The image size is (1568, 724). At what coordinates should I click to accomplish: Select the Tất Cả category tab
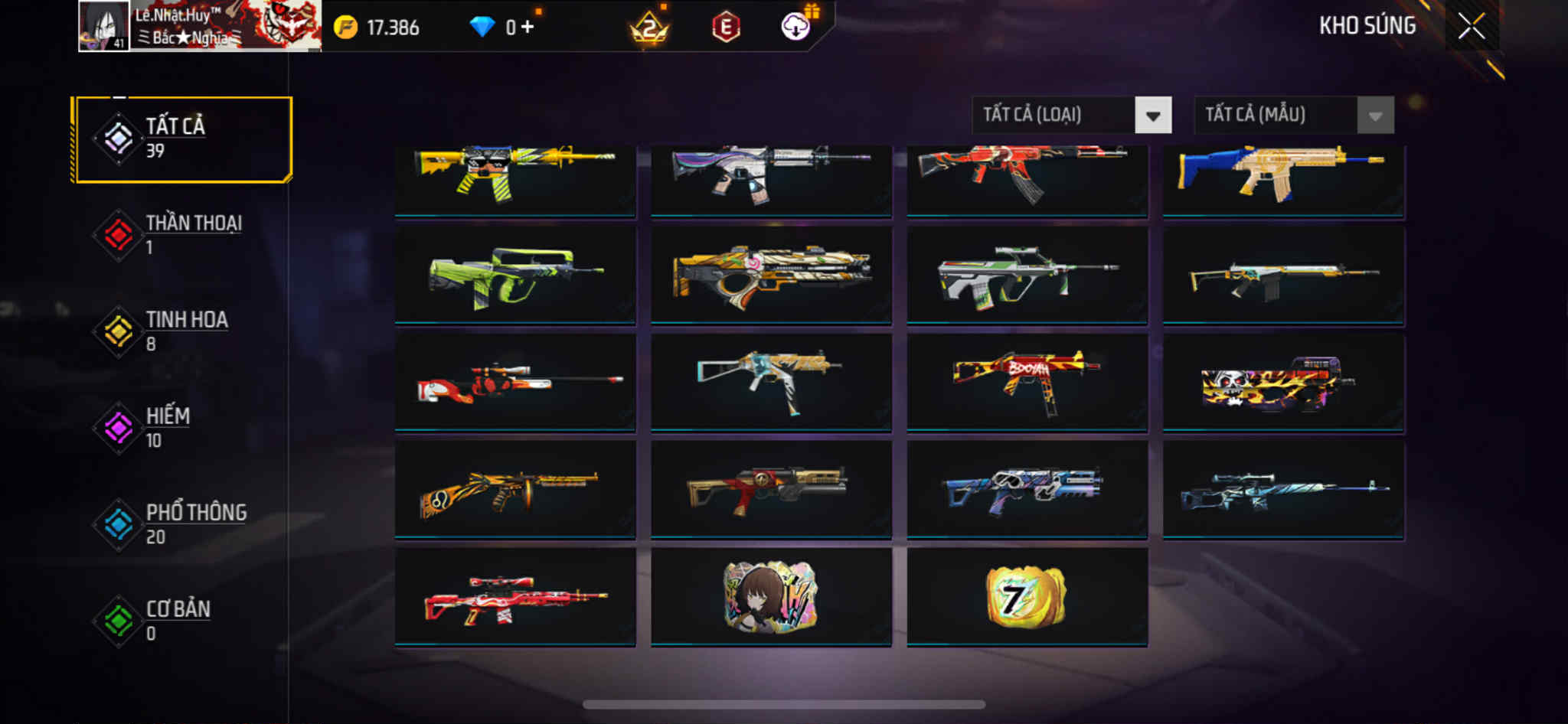coord(183,139)
